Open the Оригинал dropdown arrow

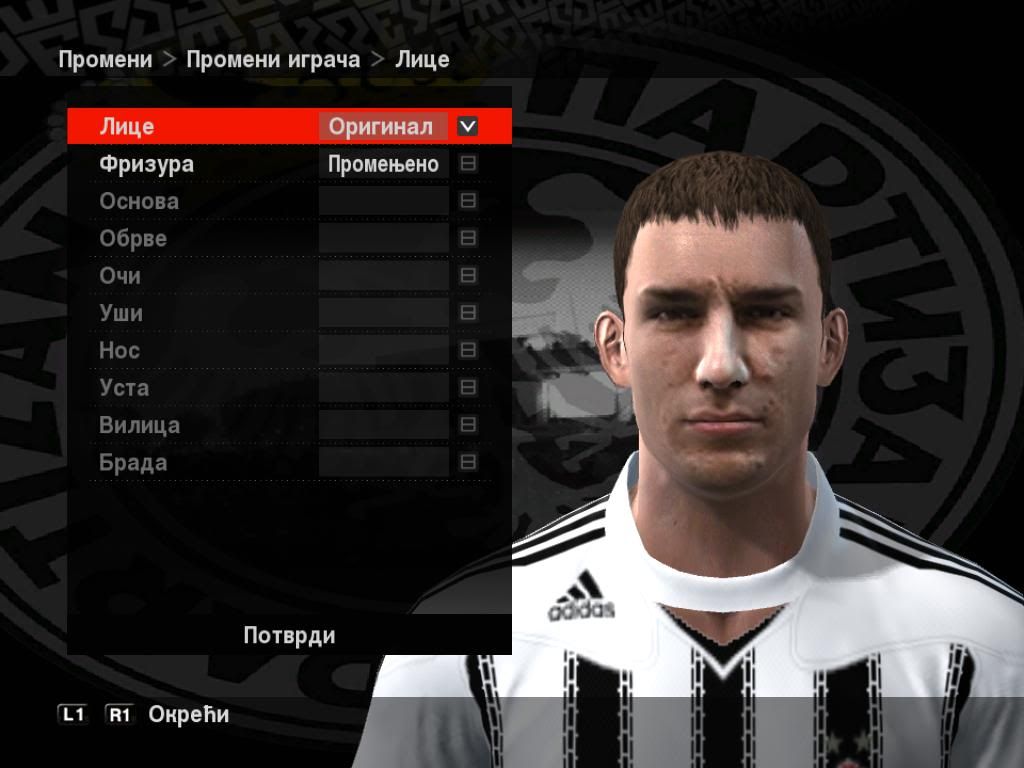pos(467,127)
